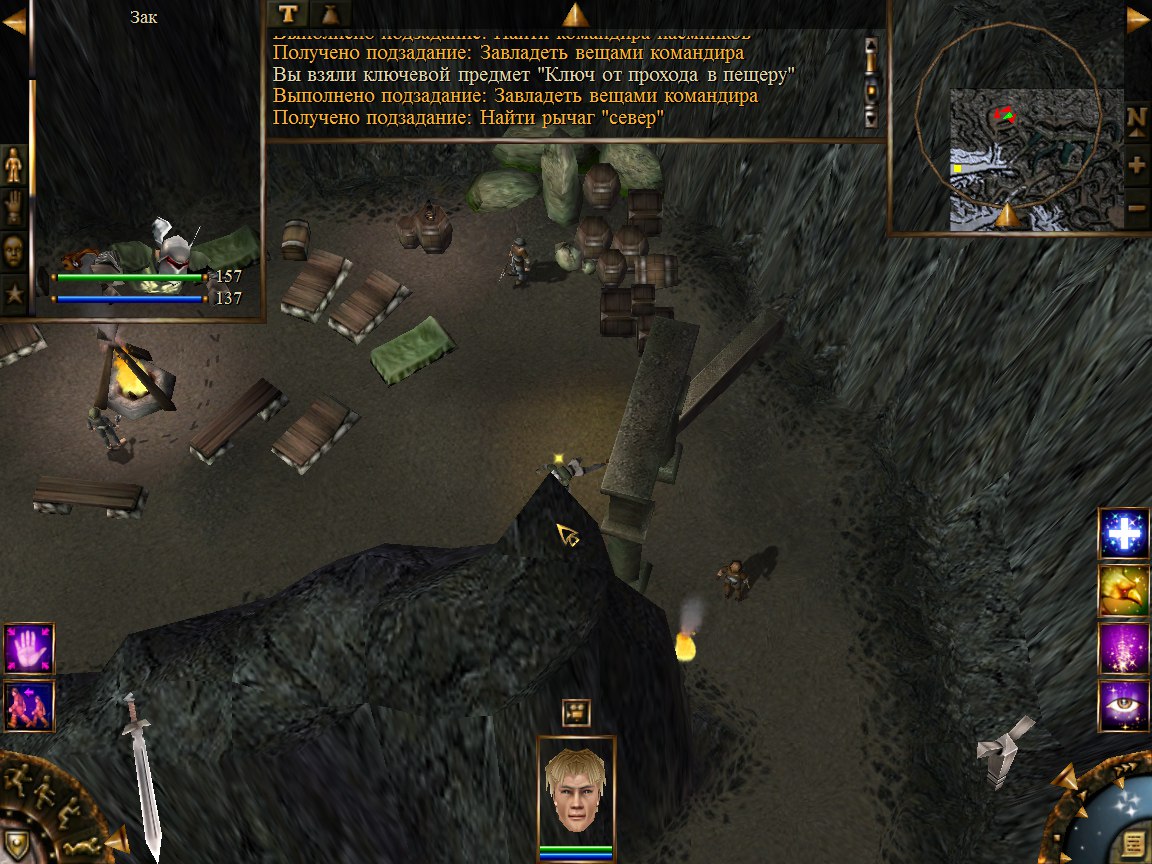
Task: Collapse the target panel with the left arrow
Action: (x=13, y=20)
